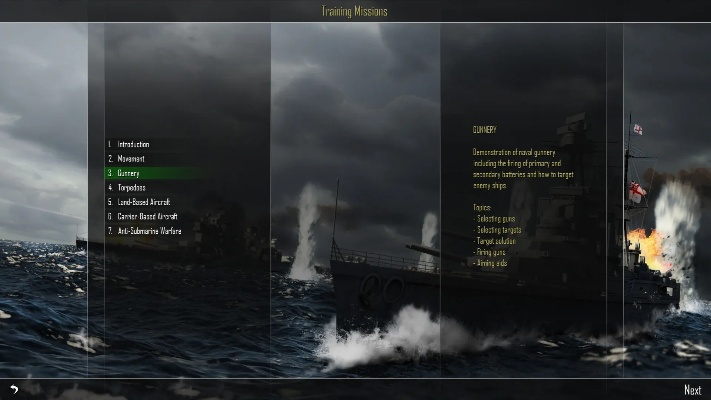711x400 pixels.
Task: Go back with the return arrow
Action: point(14,390)
